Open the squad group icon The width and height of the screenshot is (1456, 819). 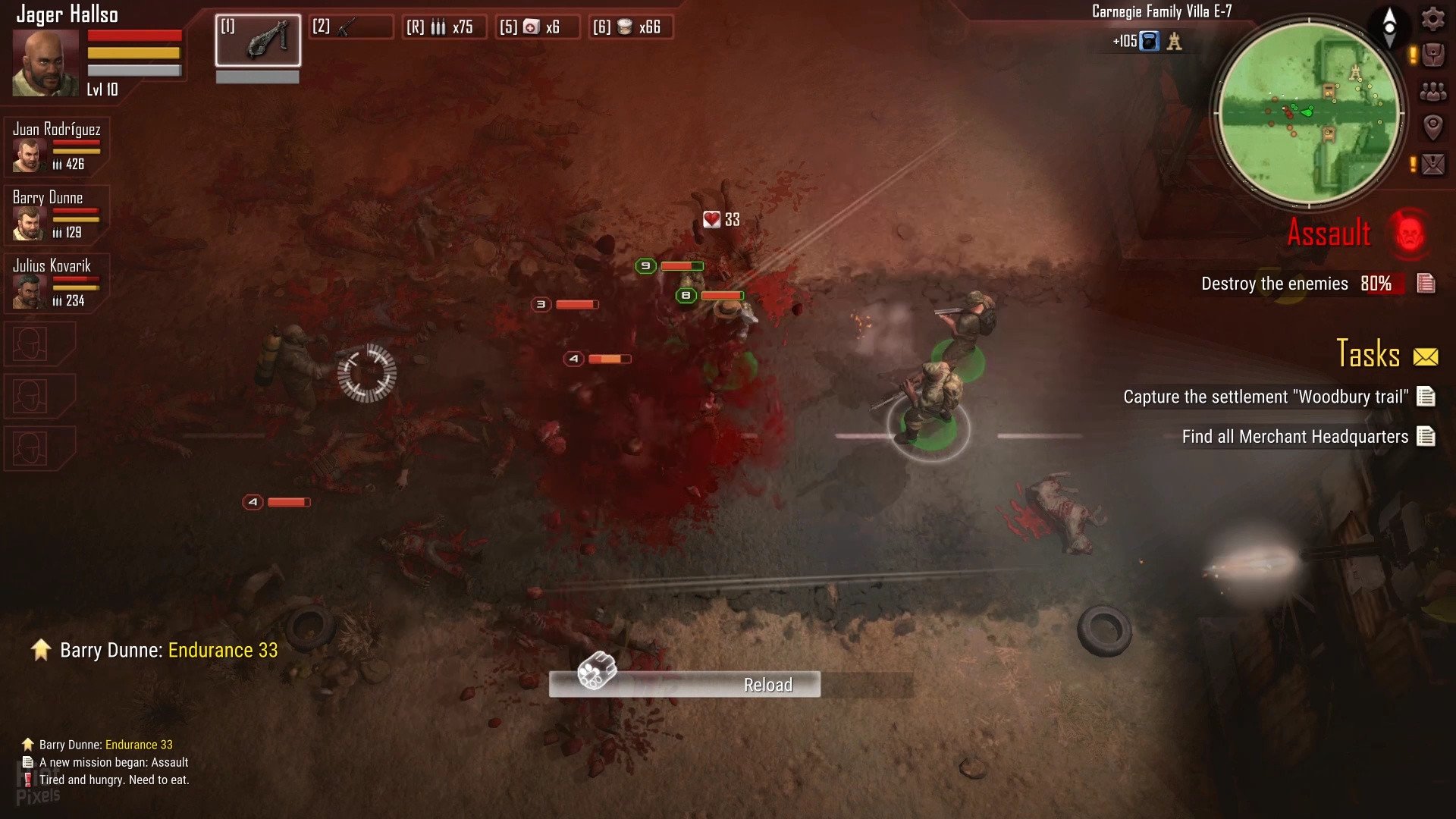click(1432, 91)
